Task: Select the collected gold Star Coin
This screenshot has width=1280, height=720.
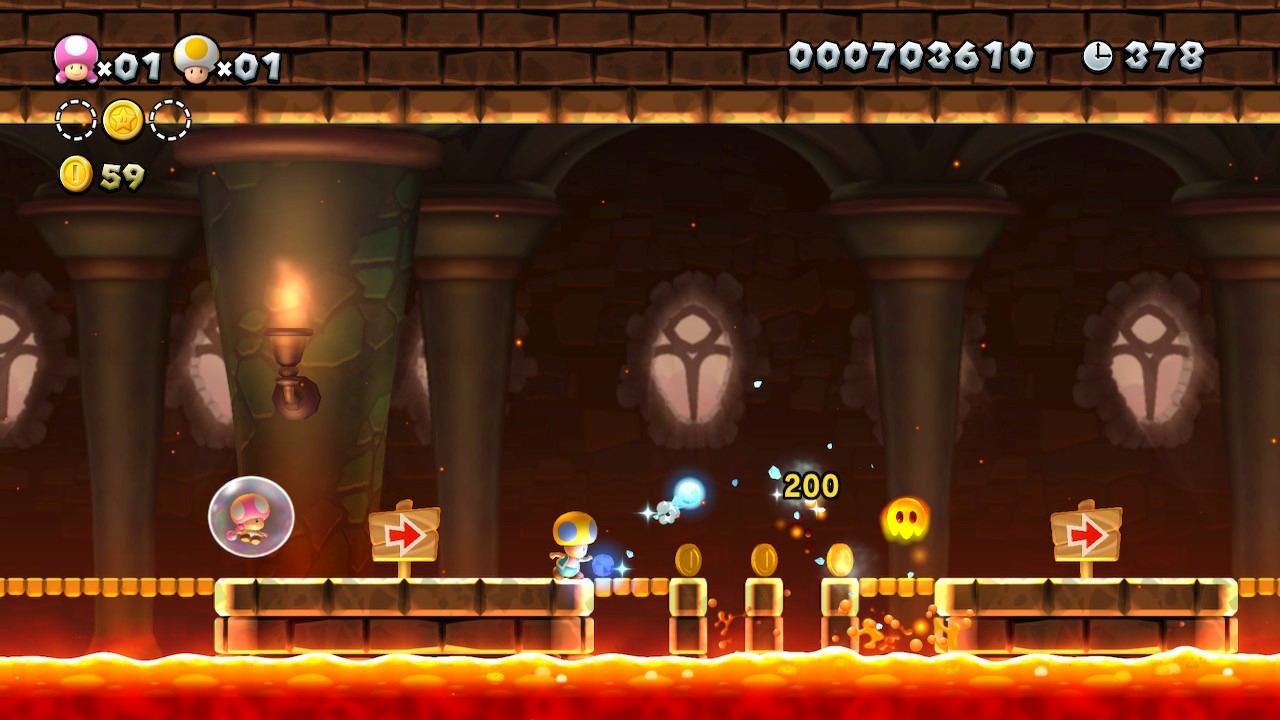Action: pyautogui.click(x=123, y=120)
